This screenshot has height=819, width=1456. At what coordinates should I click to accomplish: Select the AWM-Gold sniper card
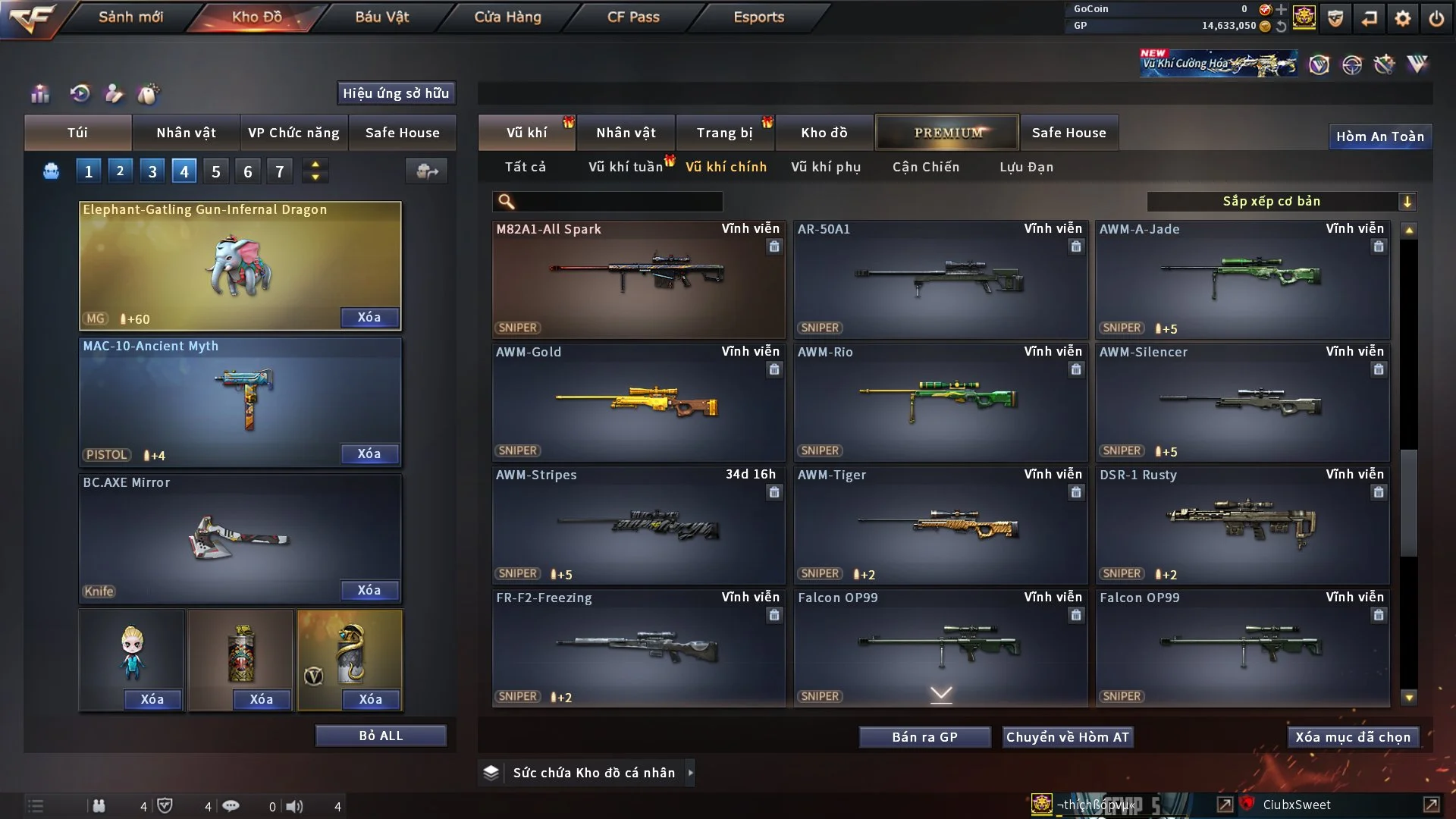638,402
